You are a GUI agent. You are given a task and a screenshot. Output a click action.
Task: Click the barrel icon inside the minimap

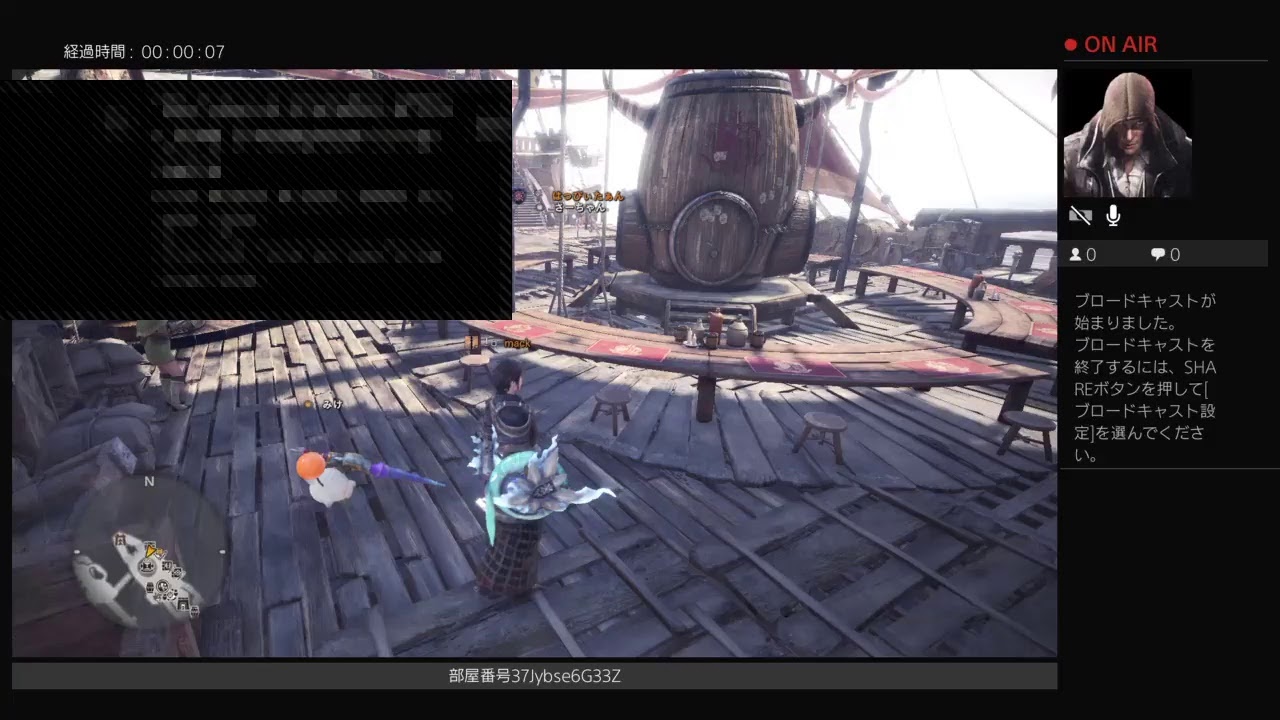(x=149, y=585)
